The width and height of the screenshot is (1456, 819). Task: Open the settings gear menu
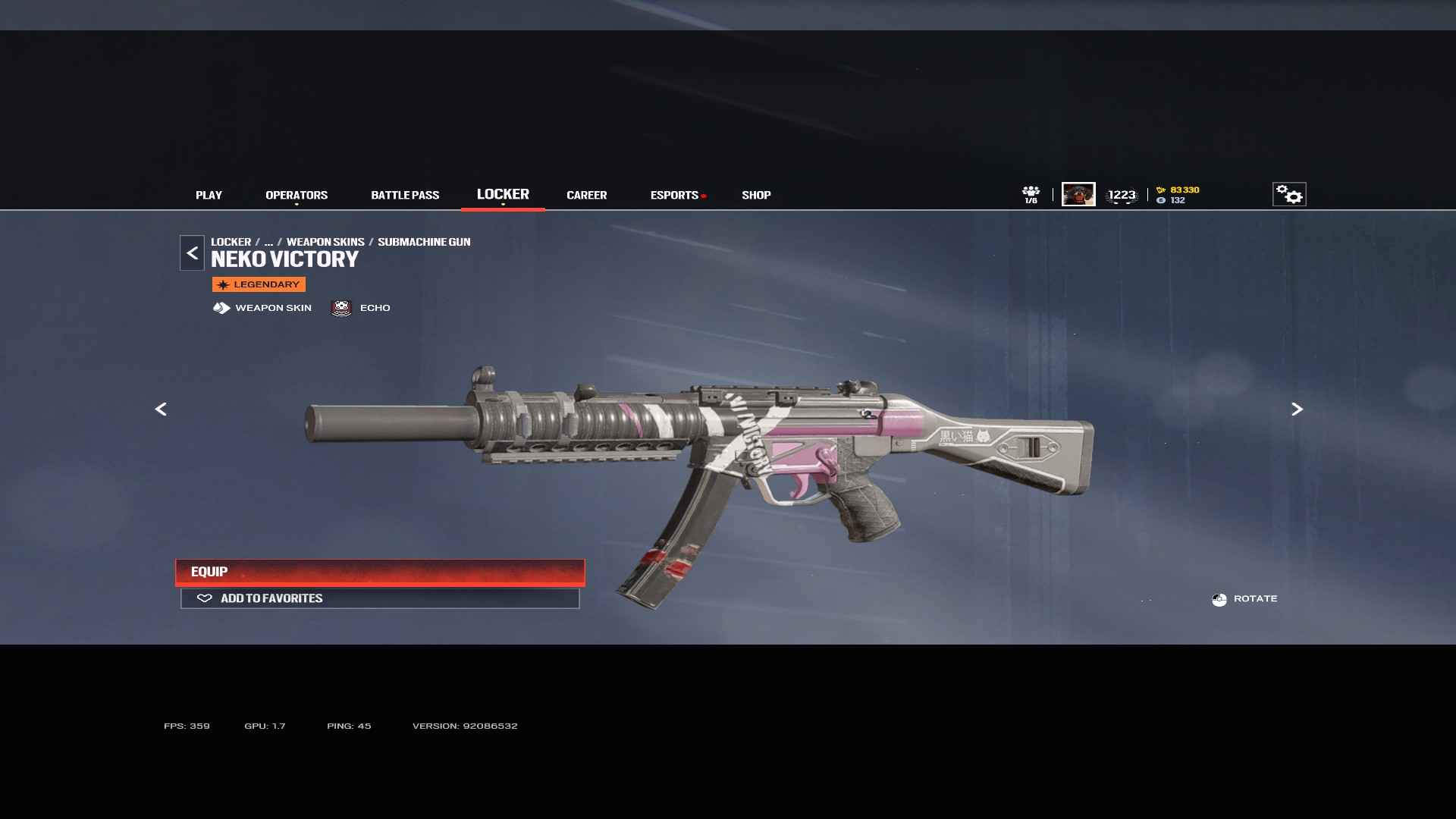(1288, 194)
